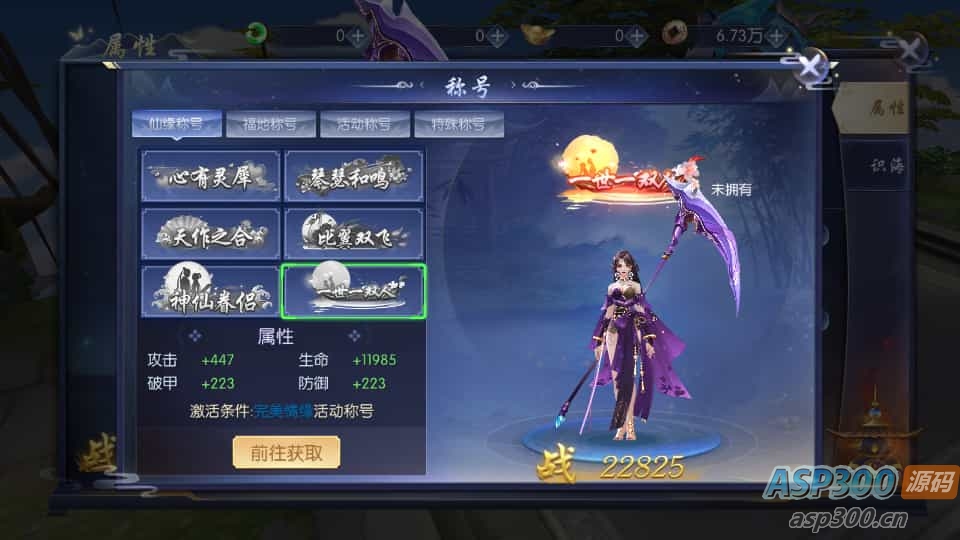The image size is (960, 540).
Task: Add green jade currency with plus button
Action: pos(357,35)
